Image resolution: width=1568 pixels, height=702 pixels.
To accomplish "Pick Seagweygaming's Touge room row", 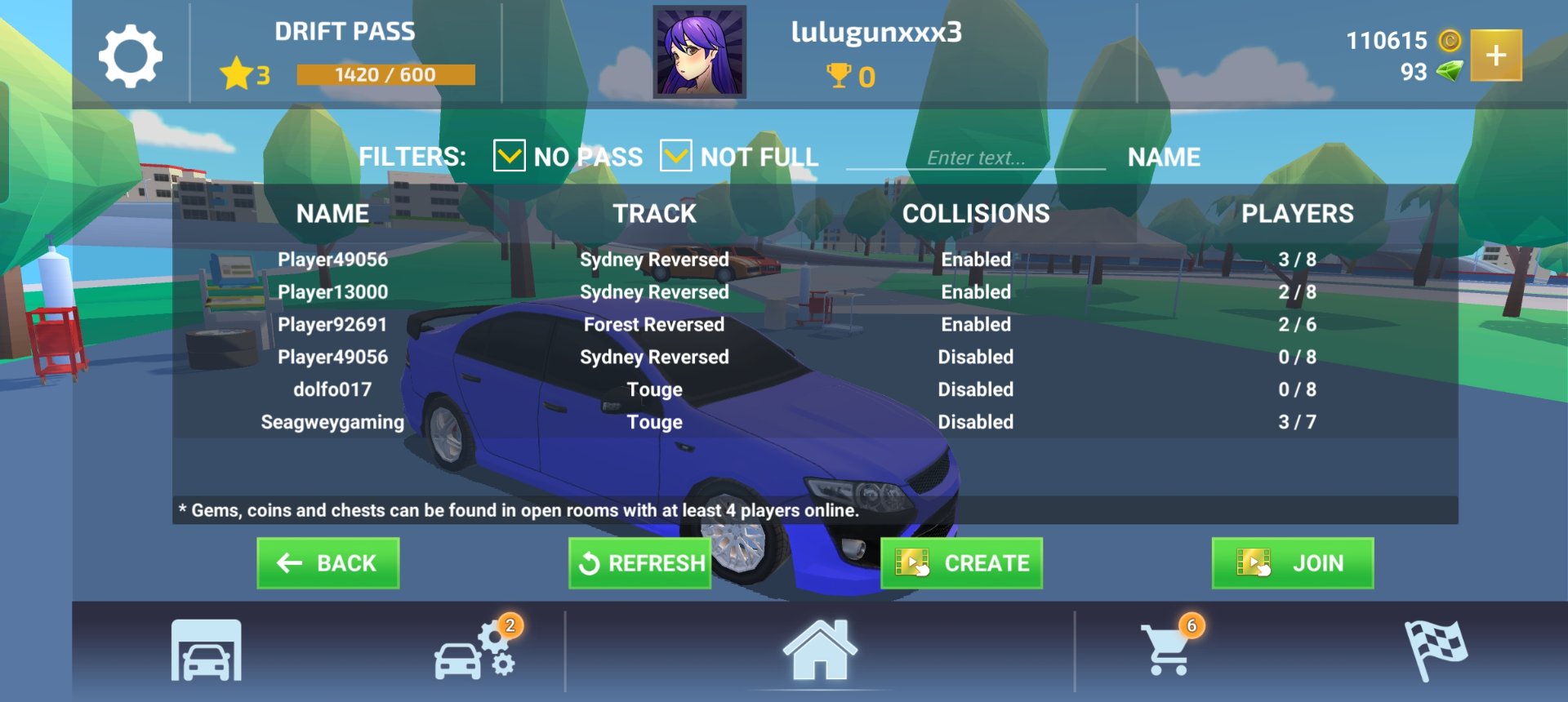I will coord(653,422).
